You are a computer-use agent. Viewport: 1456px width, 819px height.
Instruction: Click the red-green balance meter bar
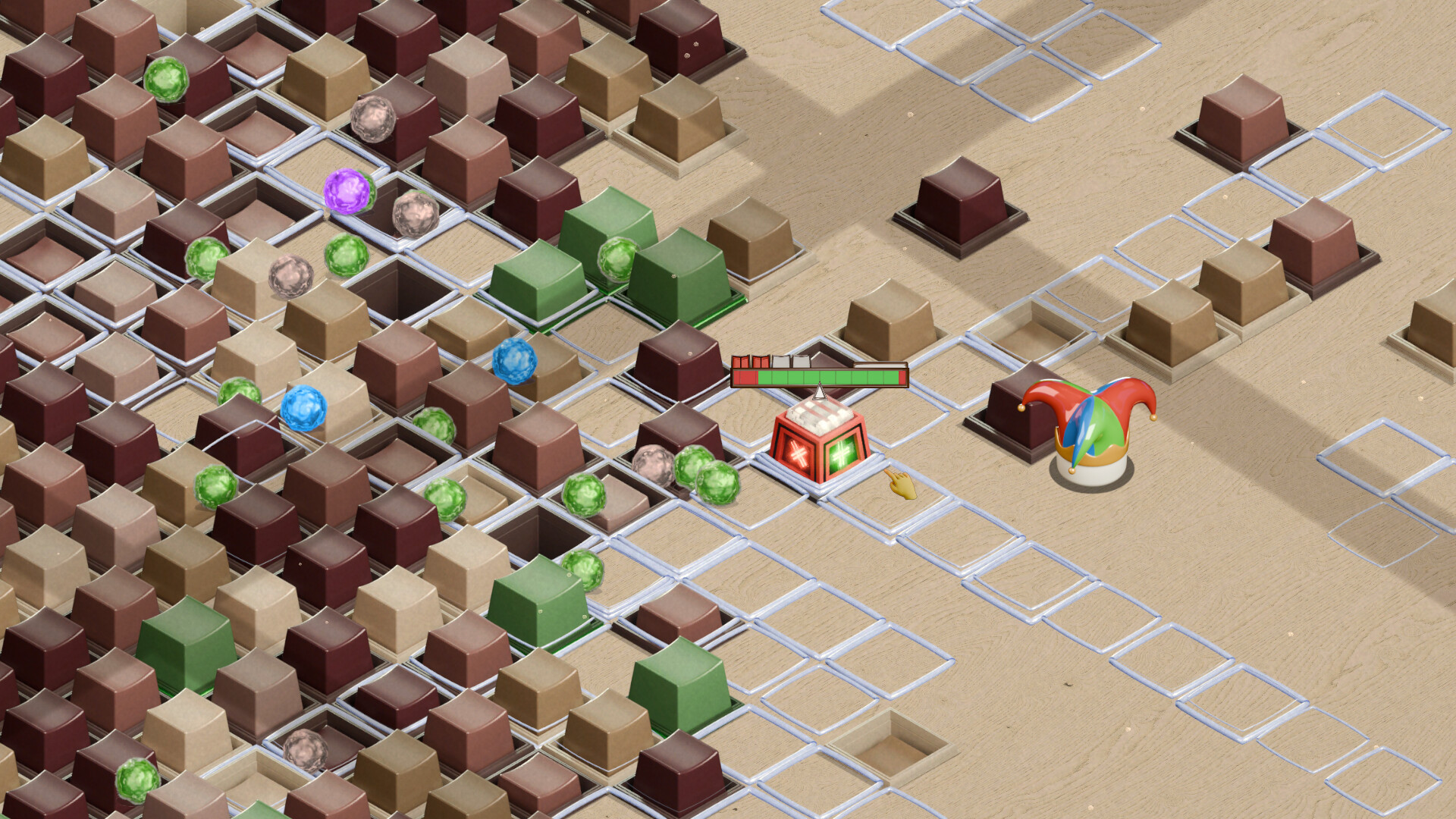pyautogui.click(x=819, y=377)
